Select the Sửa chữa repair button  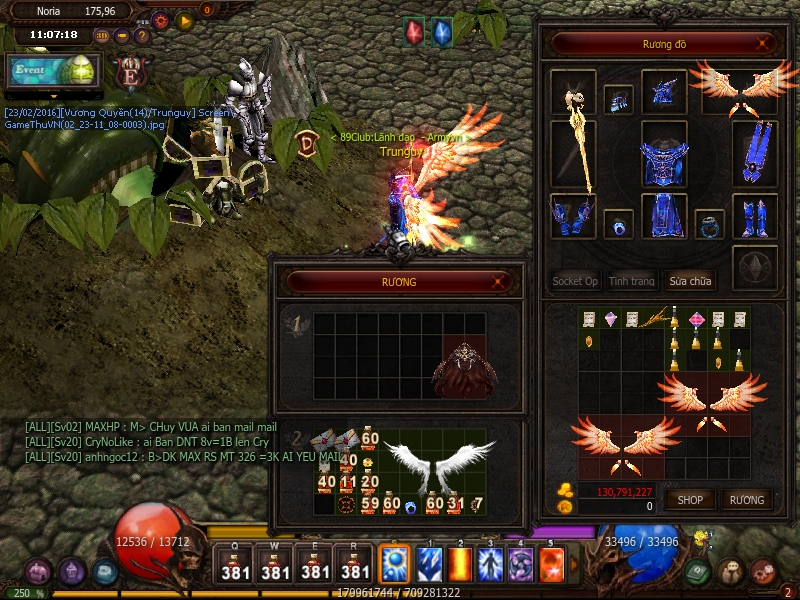click(x=692, y=281)
